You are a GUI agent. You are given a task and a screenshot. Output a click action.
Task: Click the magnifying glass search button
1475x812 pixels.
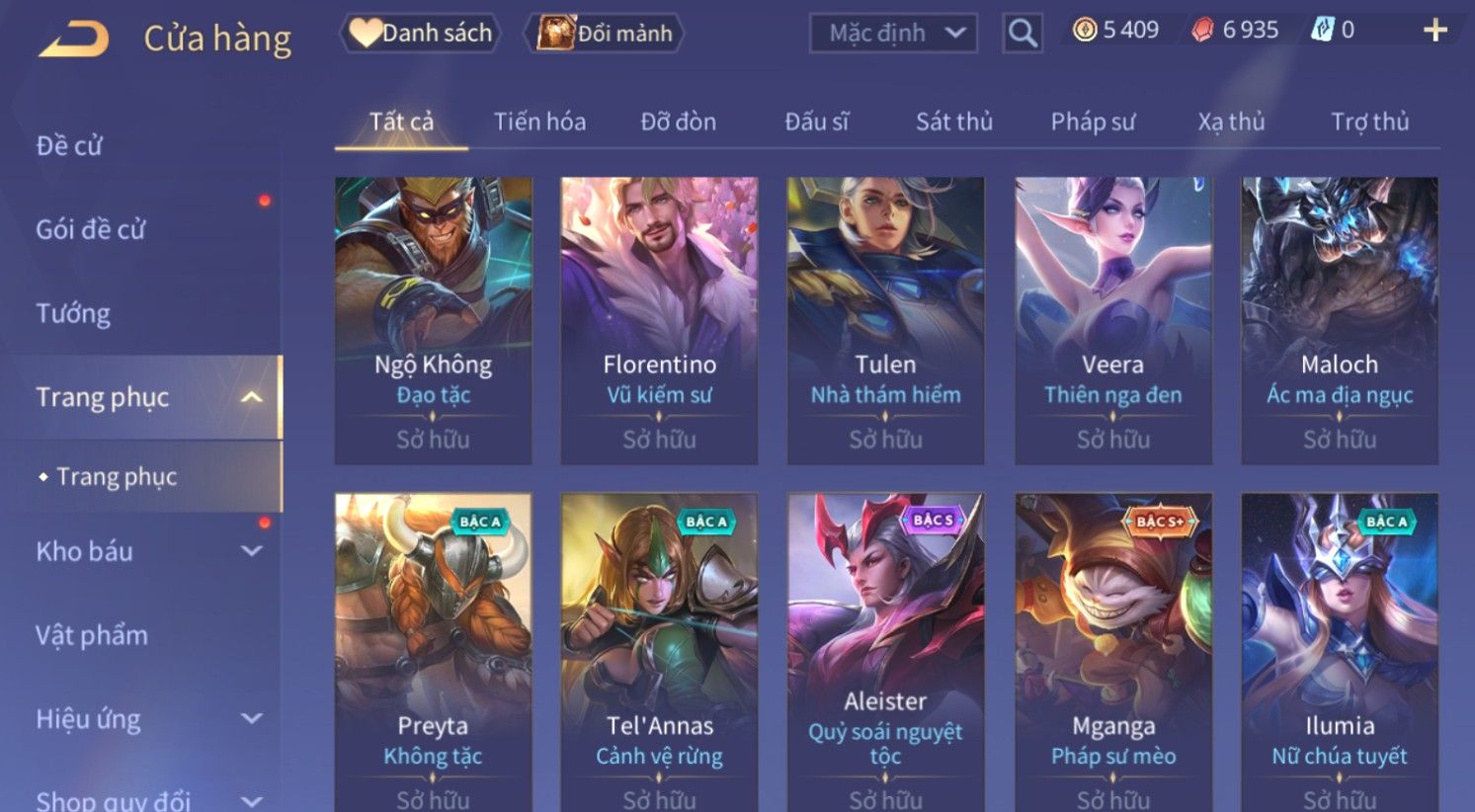point(1023,34)
